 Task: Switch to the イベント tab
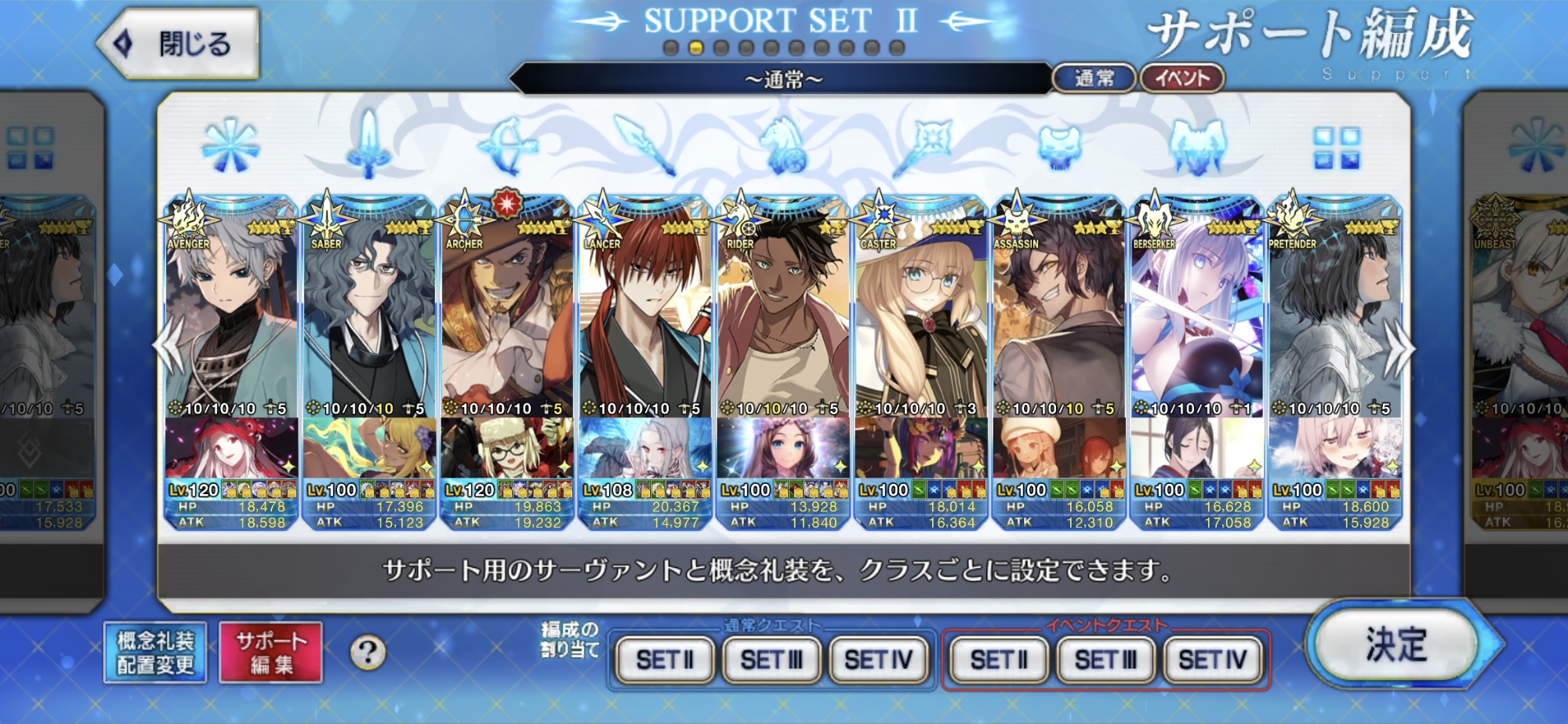click(x=1181, y=78)
